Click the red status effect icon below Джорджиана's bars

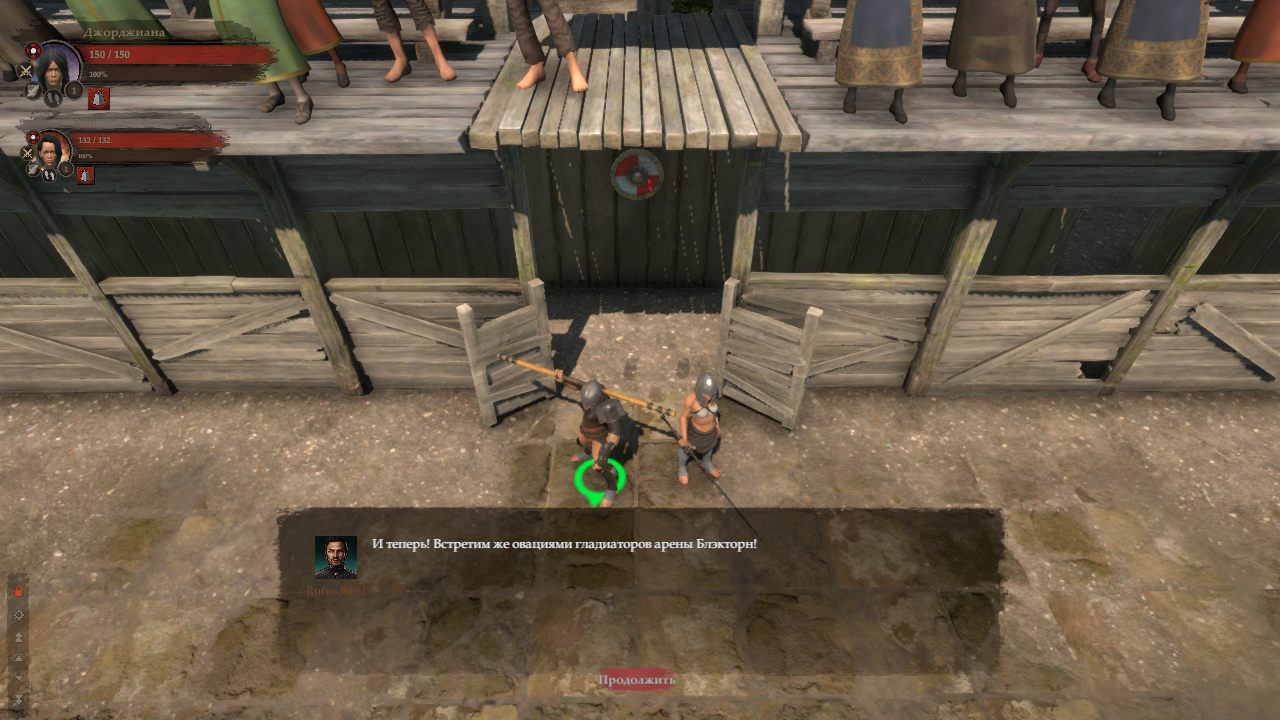tap(98, 98)
